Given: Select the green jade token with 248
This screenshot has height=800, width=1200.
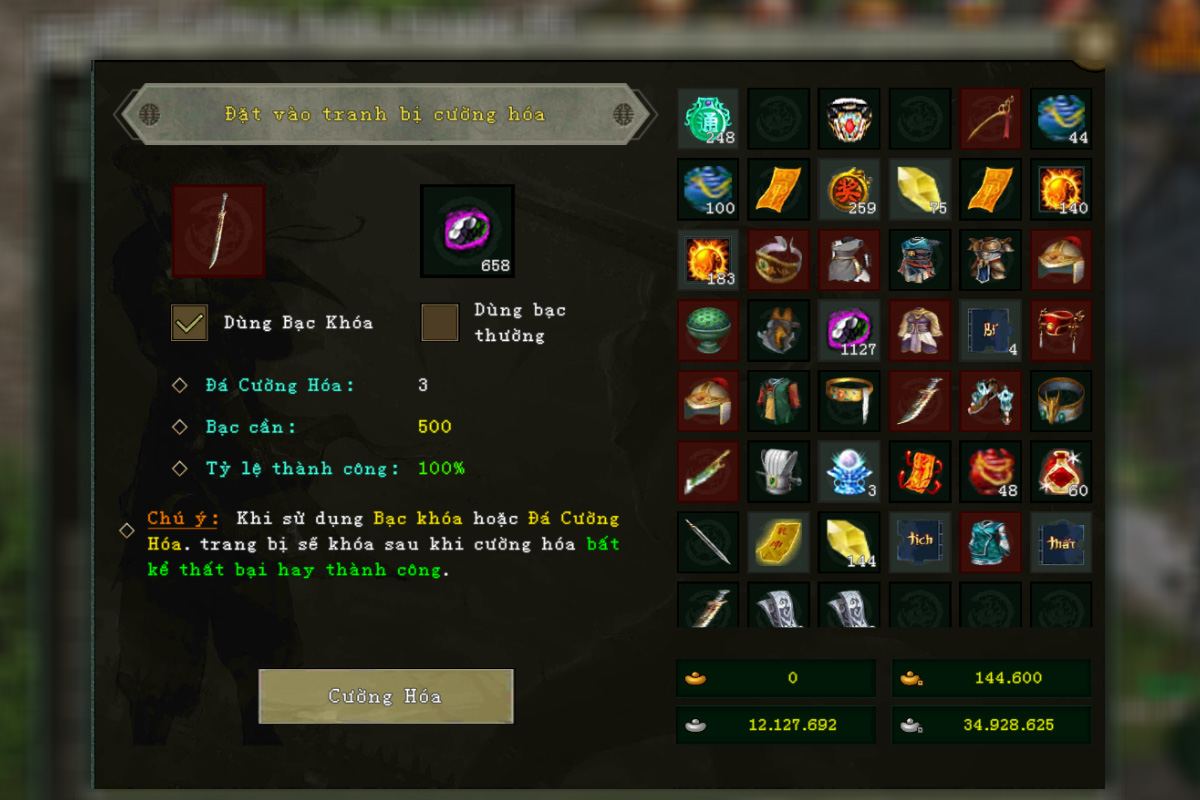Looking at the screenshot, I should coord(708,119).
